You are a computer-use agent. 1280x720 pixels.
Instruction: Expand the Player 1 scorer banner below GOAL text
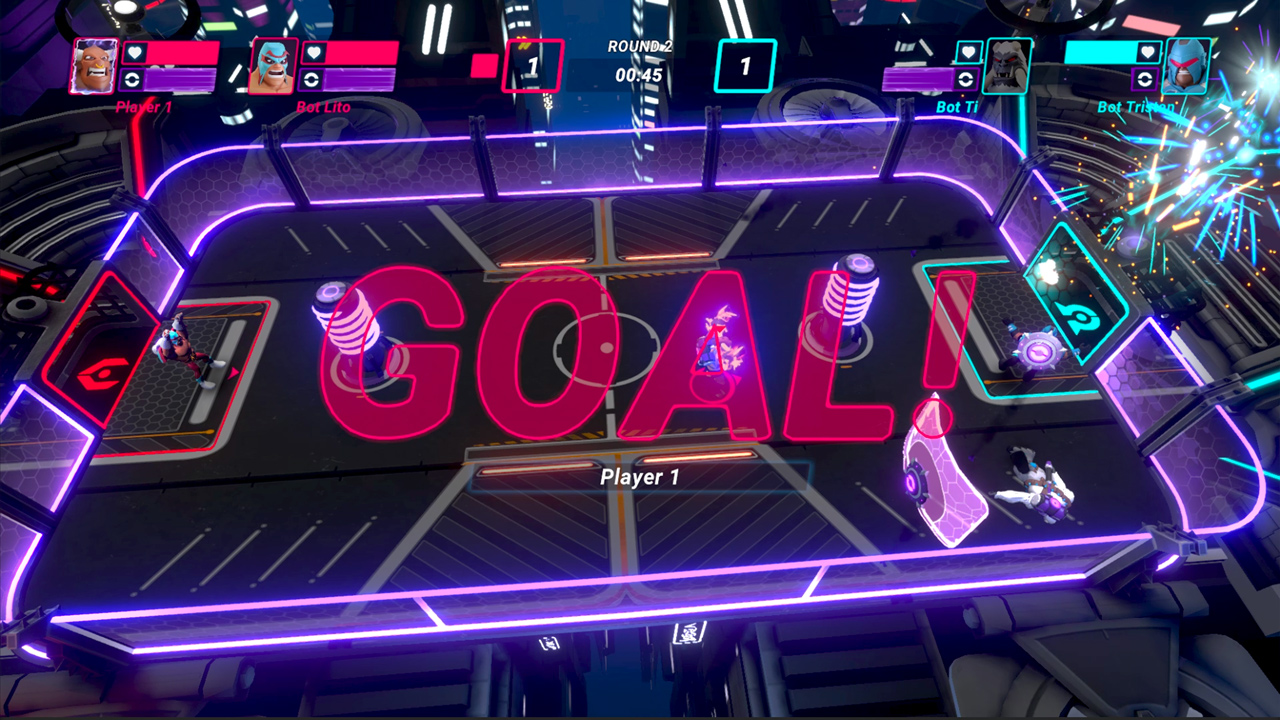coord(640,479)
